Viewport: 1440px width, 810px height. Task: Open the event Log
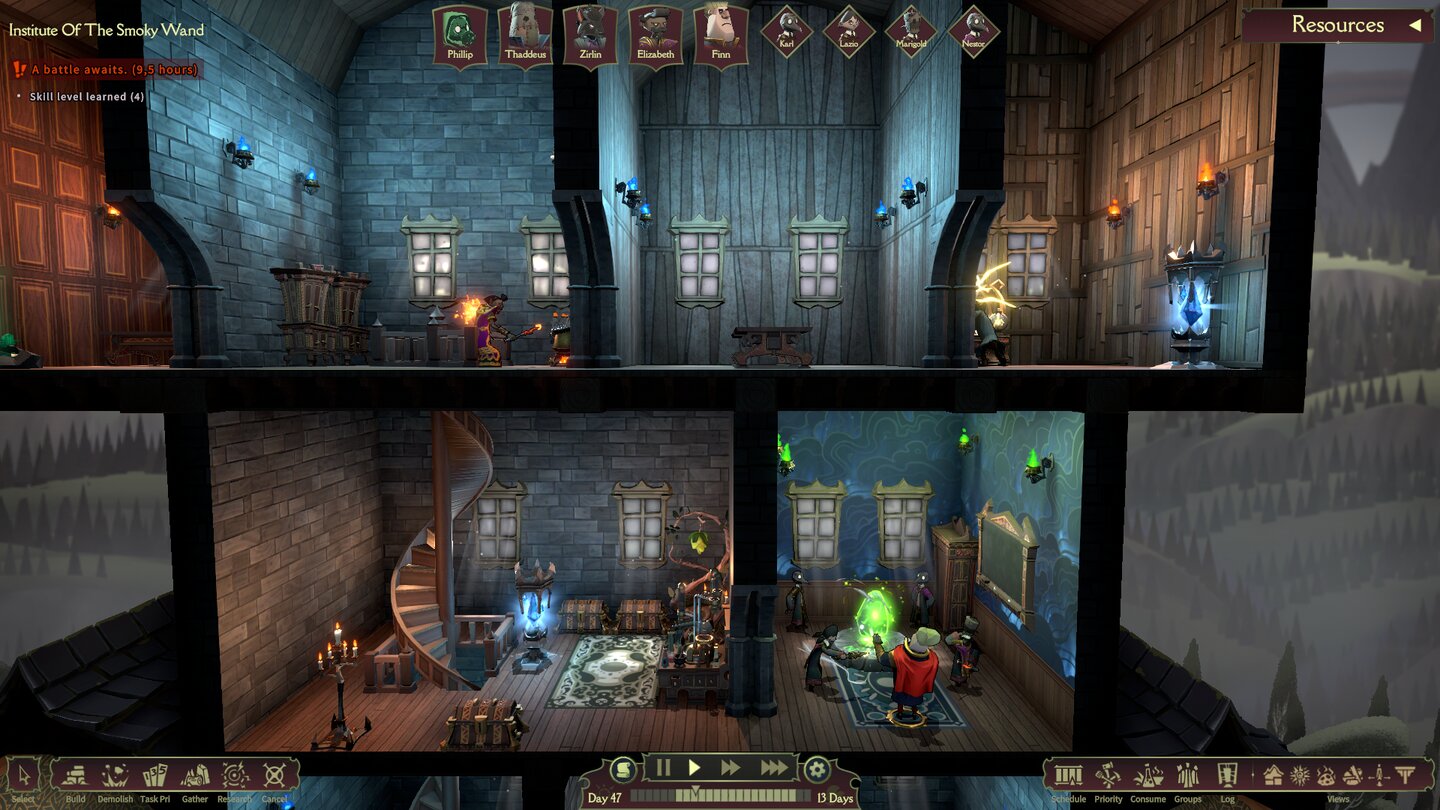tap(1227, 772)
